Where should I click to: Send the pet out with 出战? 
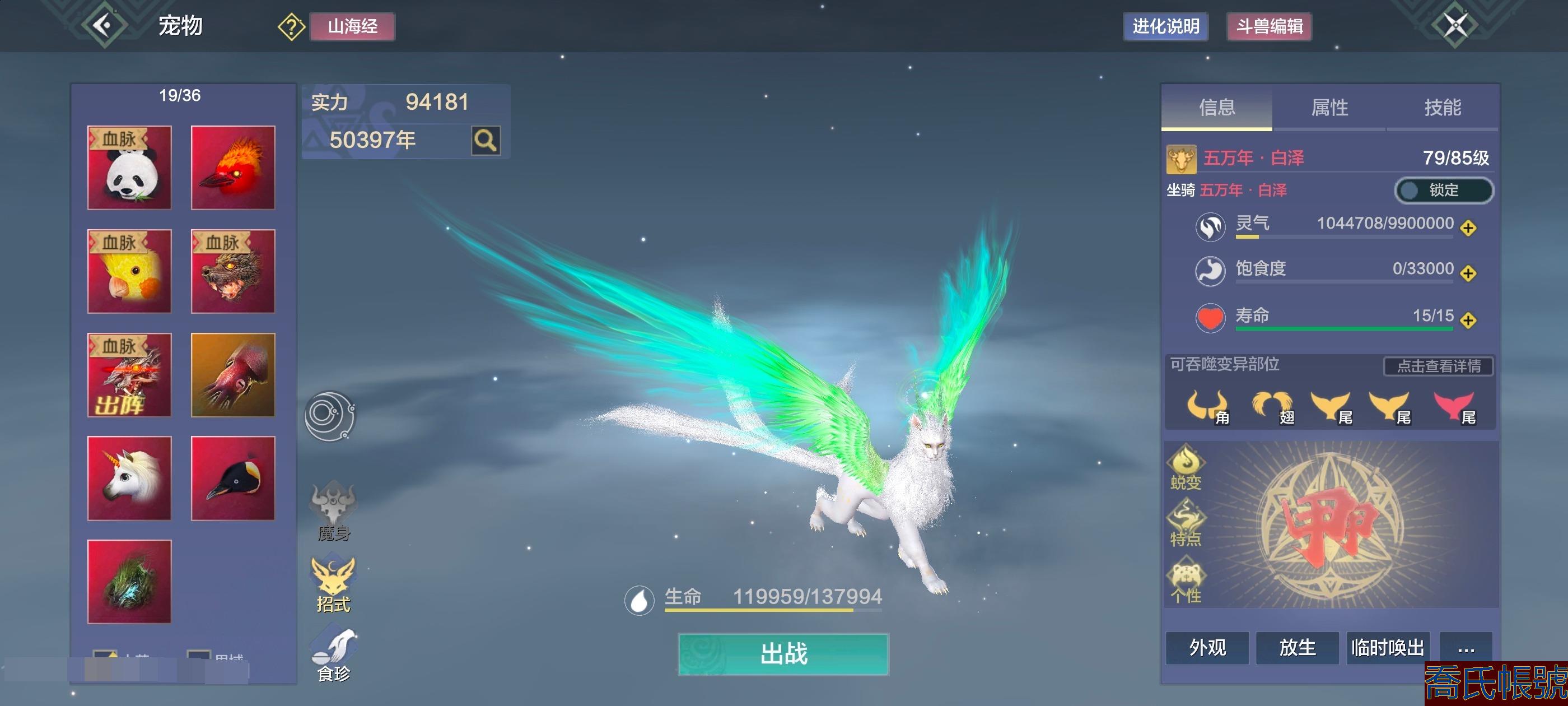pos(783,654)
